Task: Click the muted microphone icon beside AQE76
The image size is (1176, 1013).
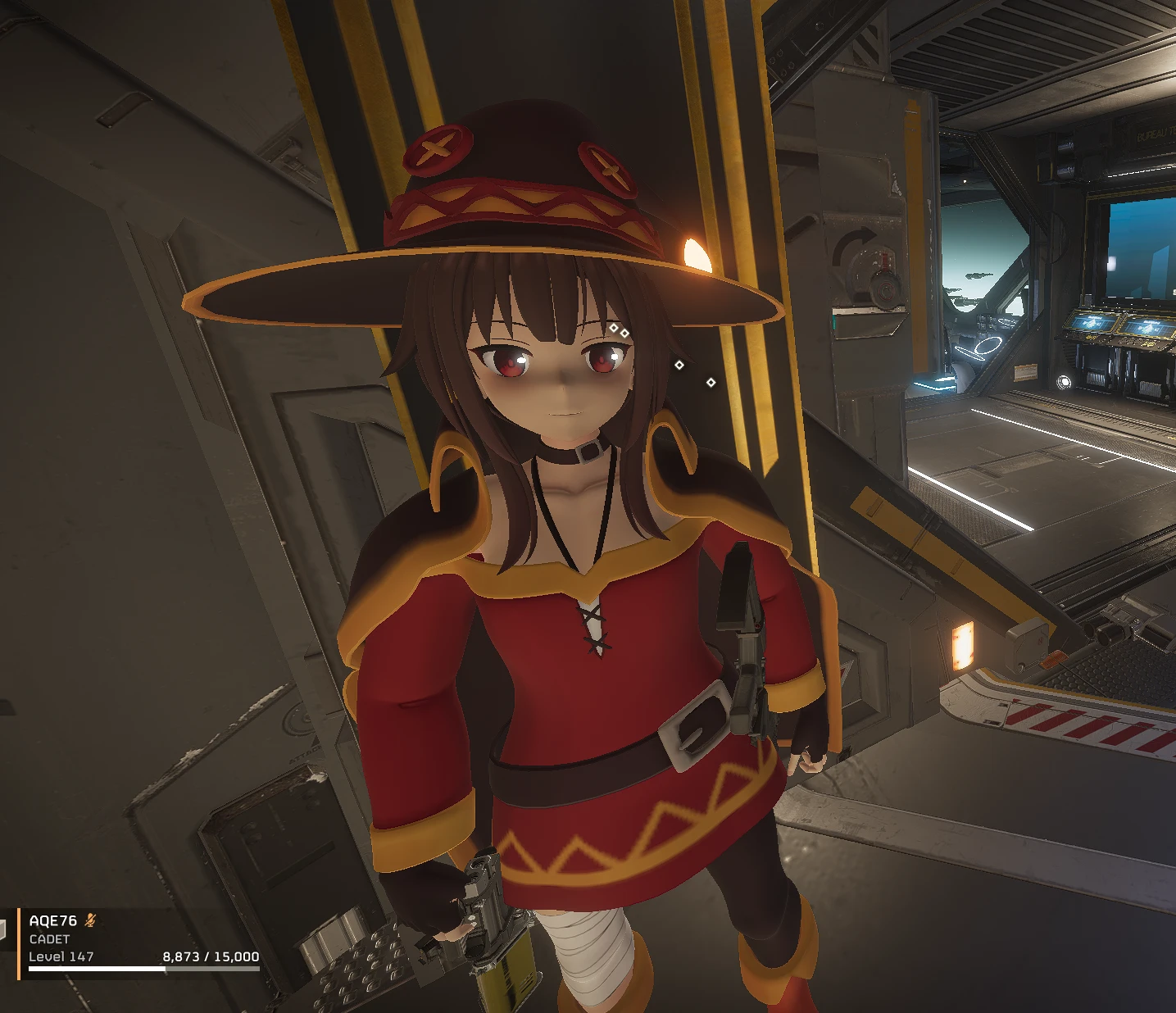Action: pos(90,920)
